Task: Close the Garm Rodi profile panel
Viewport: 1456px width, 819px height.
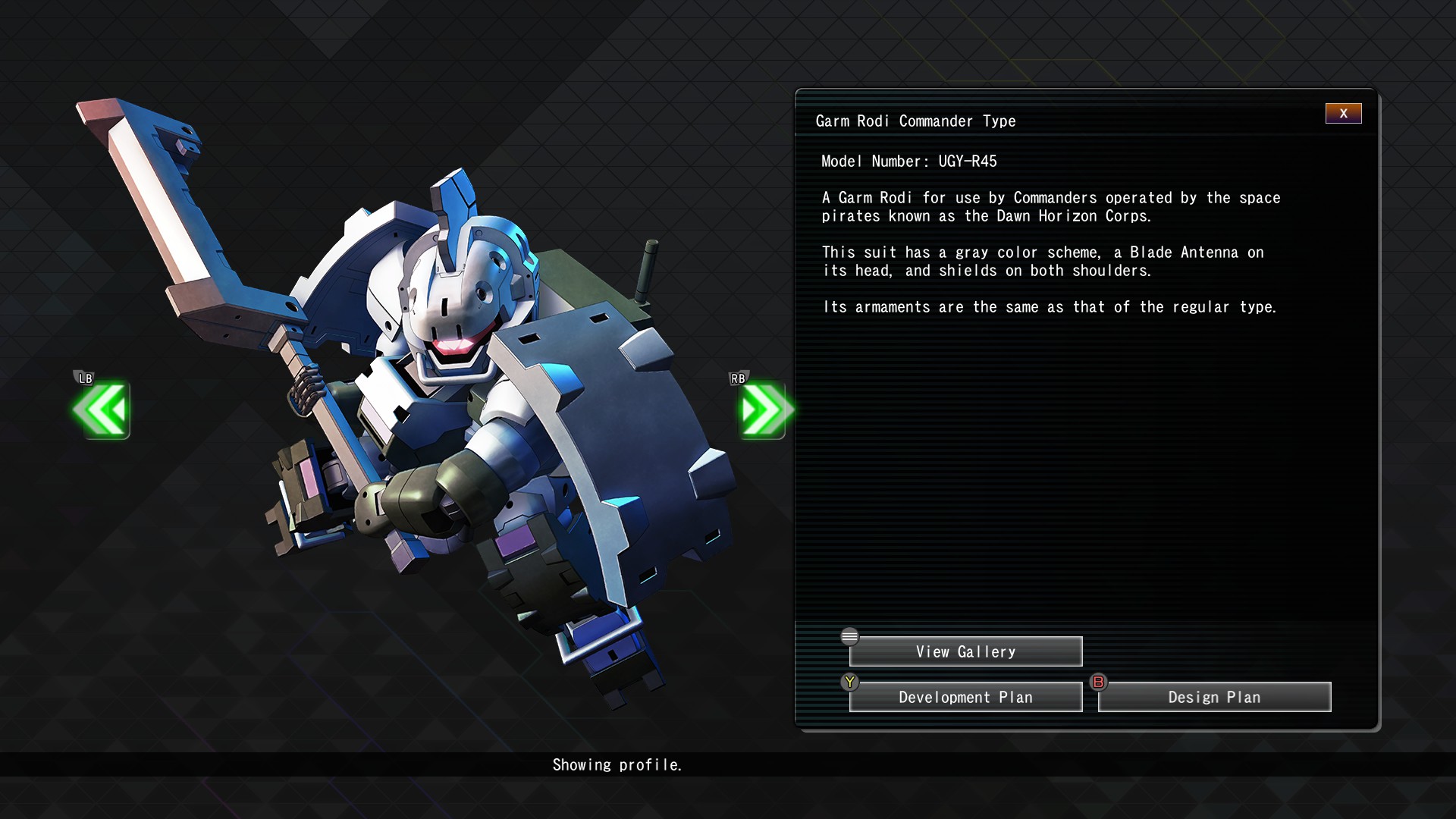Action: (1343, 114)
